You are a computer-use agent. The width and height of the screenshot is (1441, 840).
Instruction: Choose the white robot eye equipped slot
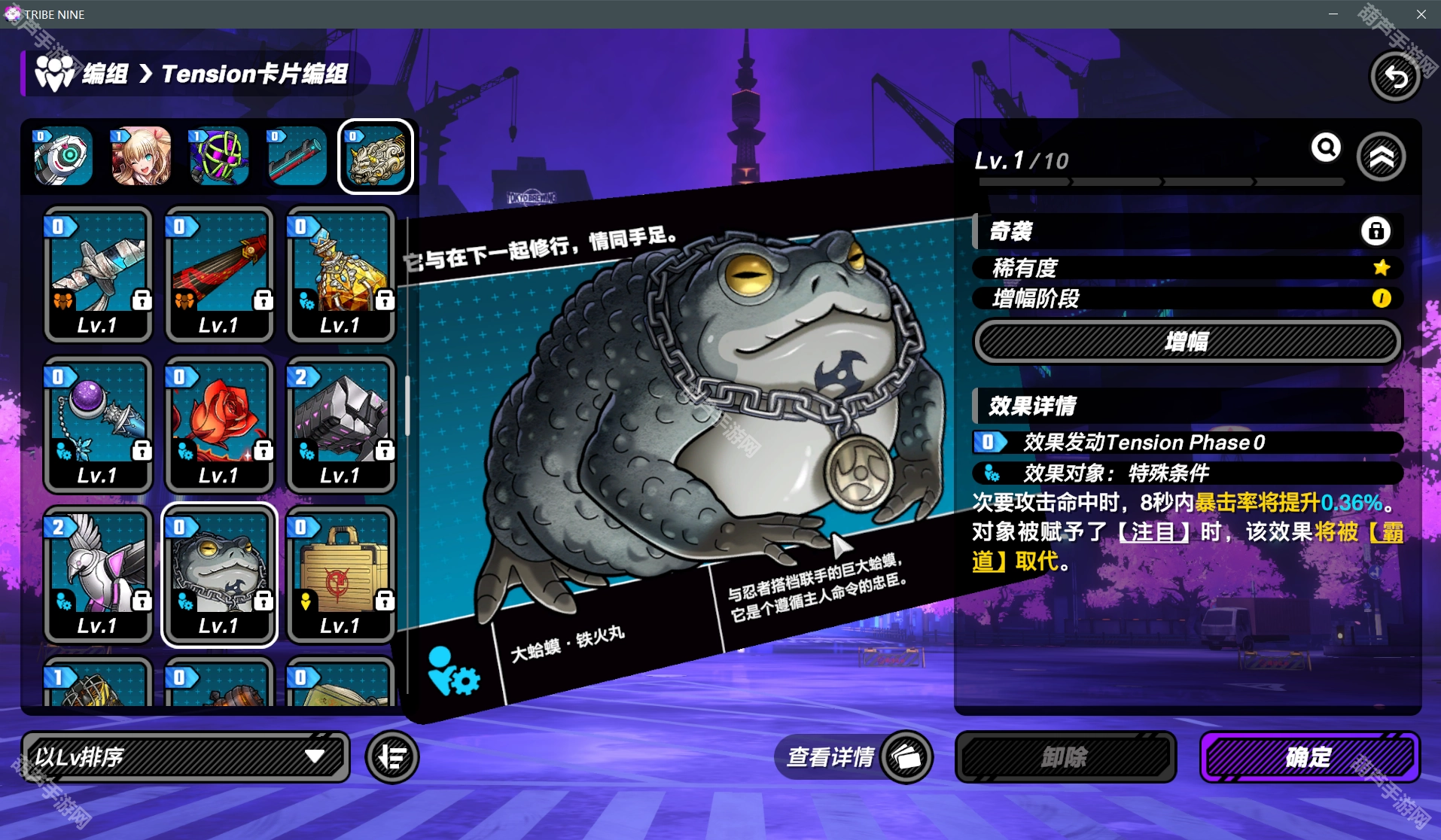[x=62, y=157]
